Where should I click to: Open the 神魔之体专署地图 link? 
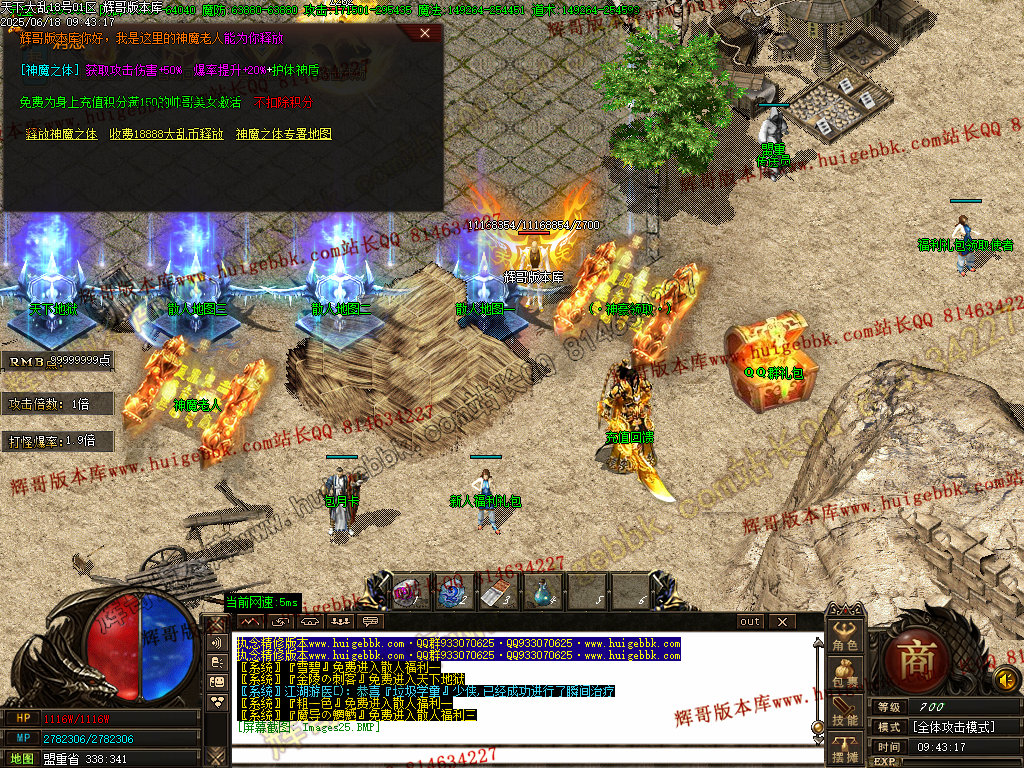point(284,134)
